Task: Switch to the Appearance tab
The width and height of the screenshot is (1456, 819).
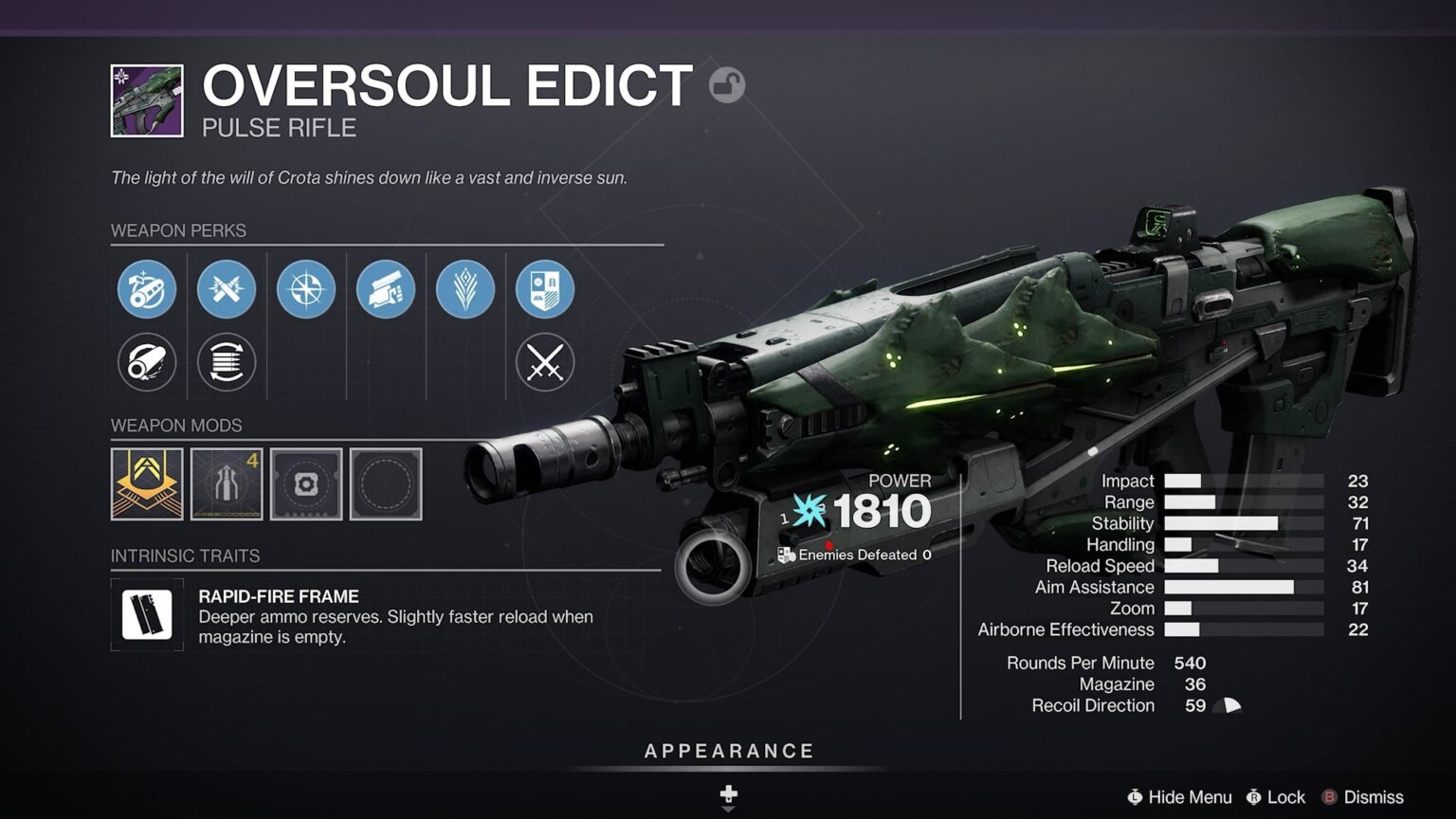Action: 728,750
